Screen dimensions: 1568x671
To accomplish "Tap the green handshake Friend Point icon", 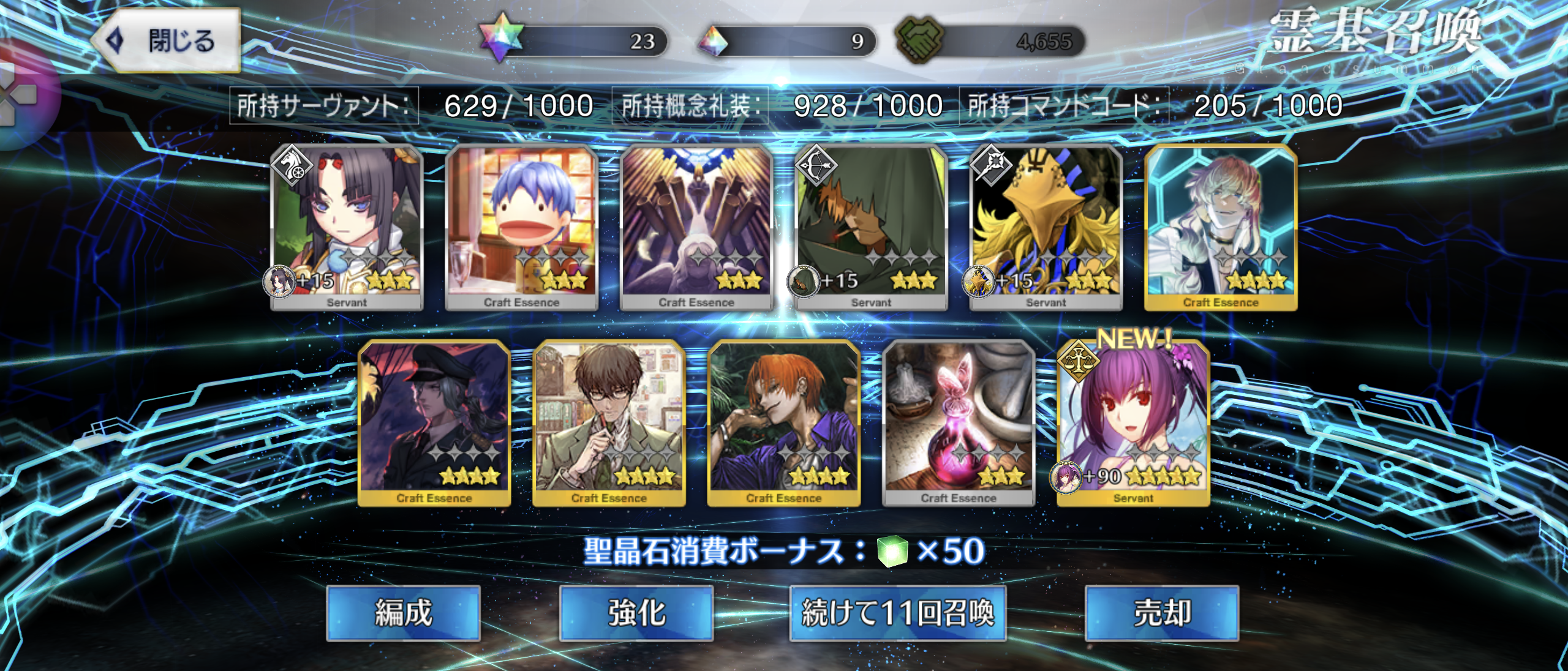I will click(x=919, y=39).
